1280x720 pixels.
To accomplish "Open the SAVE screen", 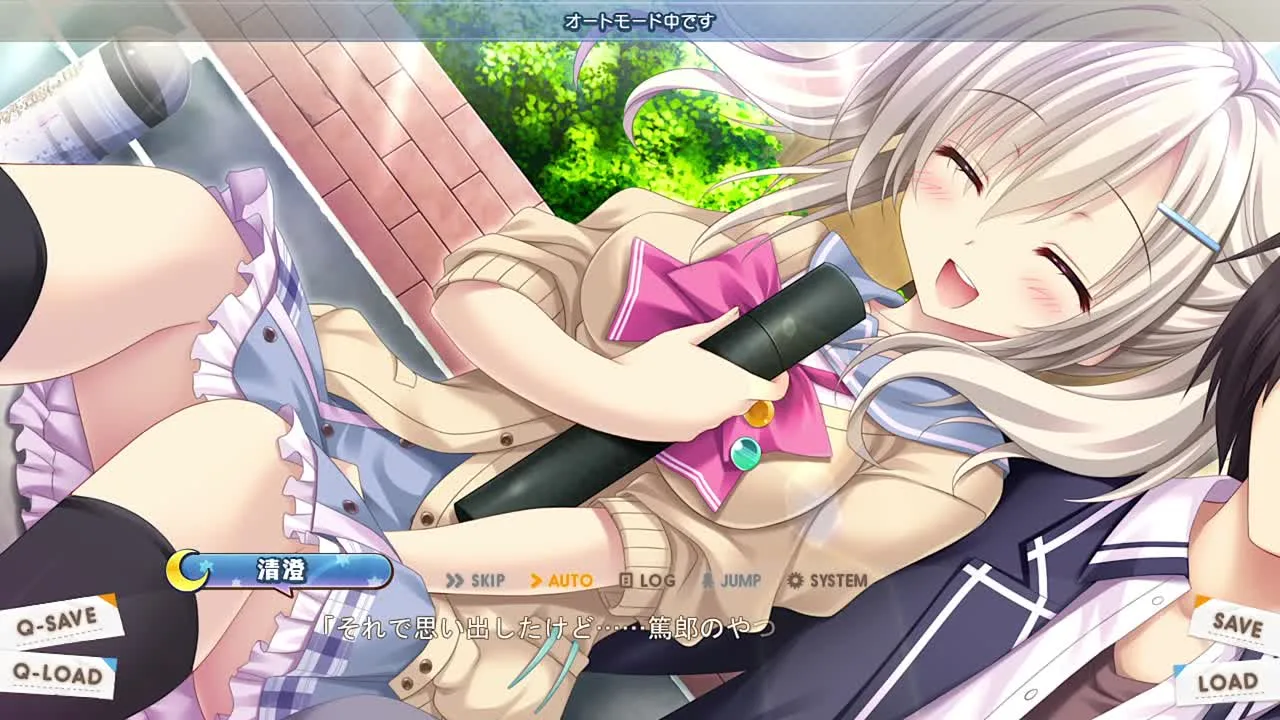I will click(x=1236, y=623).
